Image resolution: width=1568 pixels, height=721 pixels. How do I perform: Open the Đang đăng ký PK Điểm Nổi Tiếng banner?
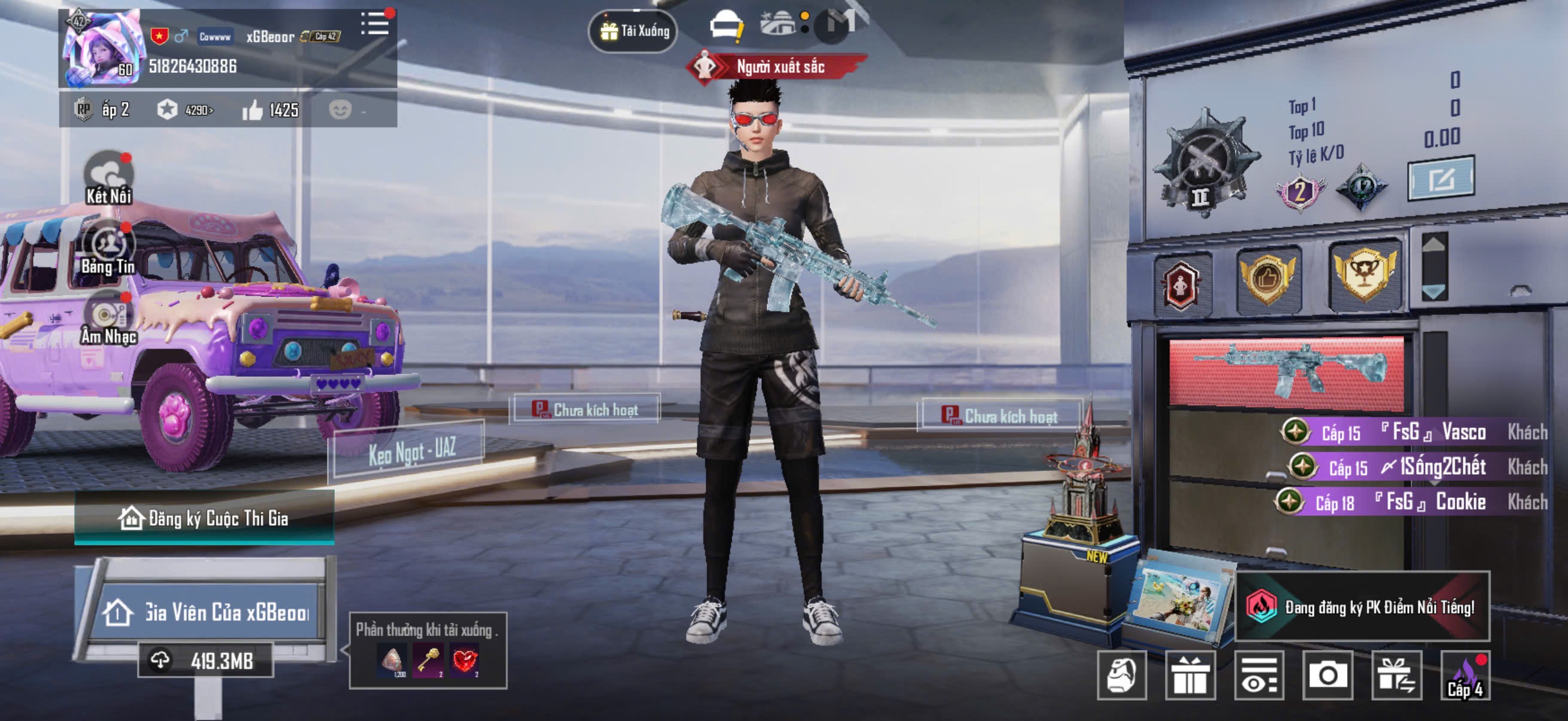pos(1362,607)
